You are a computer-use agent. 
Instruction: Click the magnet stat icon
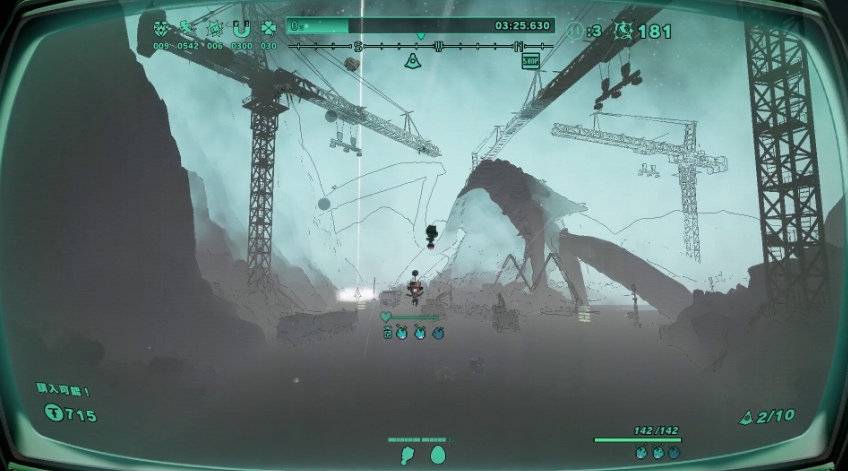[x=241, y=29]
